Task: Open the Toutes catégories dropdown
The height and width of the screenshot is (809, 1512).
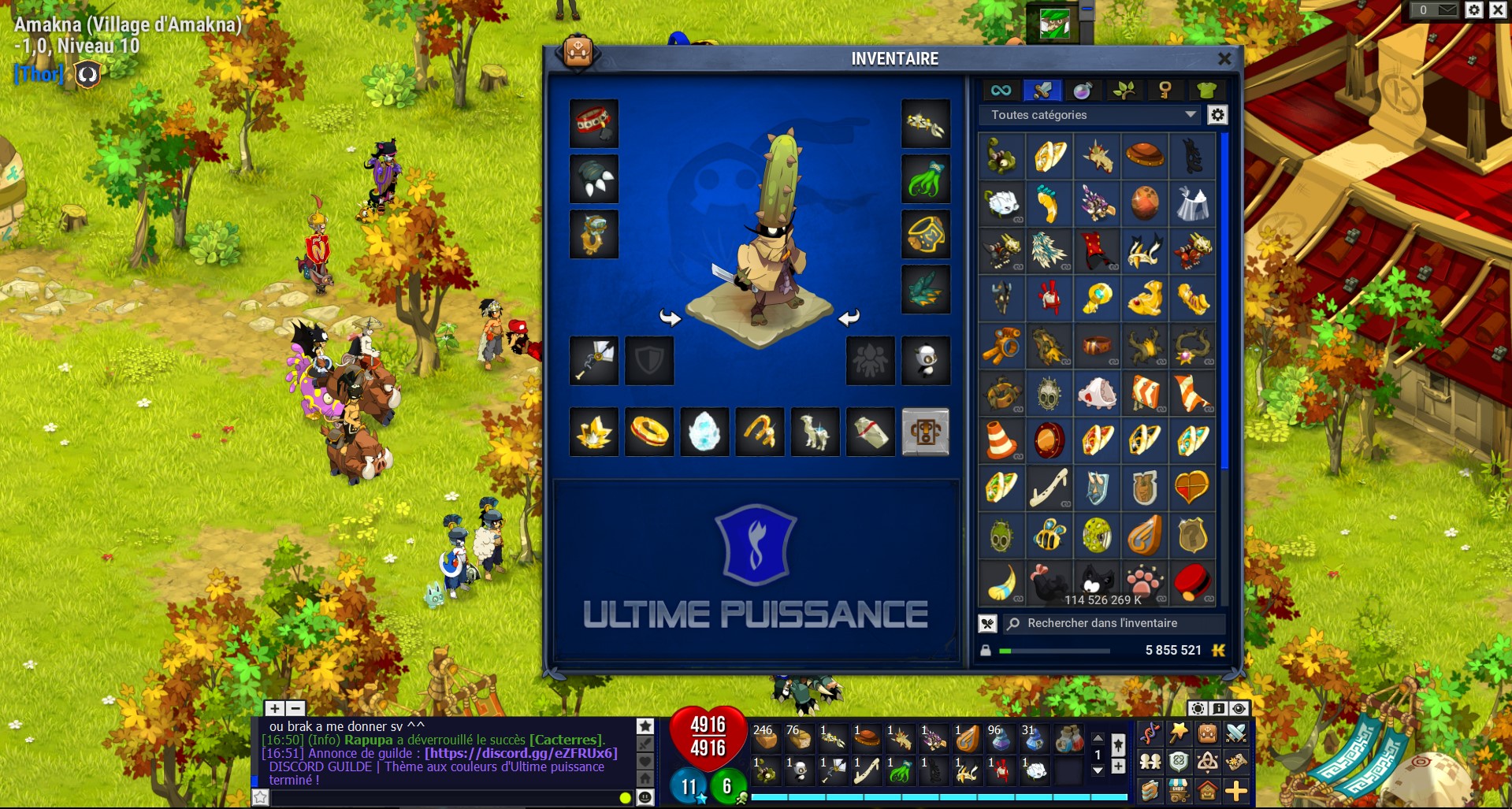Action: click(x=1093, y=115)
